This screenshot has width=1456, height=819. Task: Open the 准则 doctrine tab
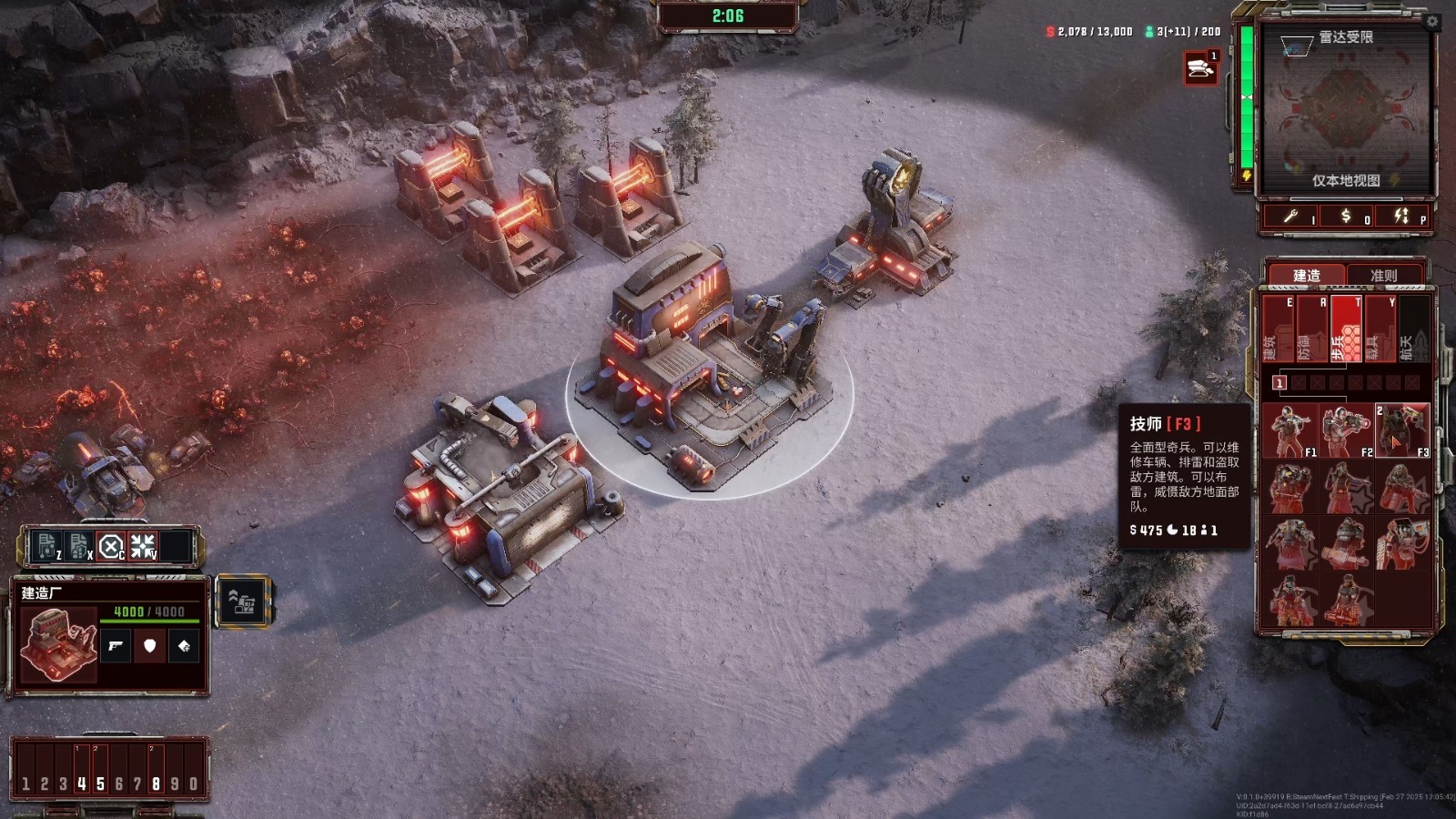pyautogui.click(x=1383, y=275)
